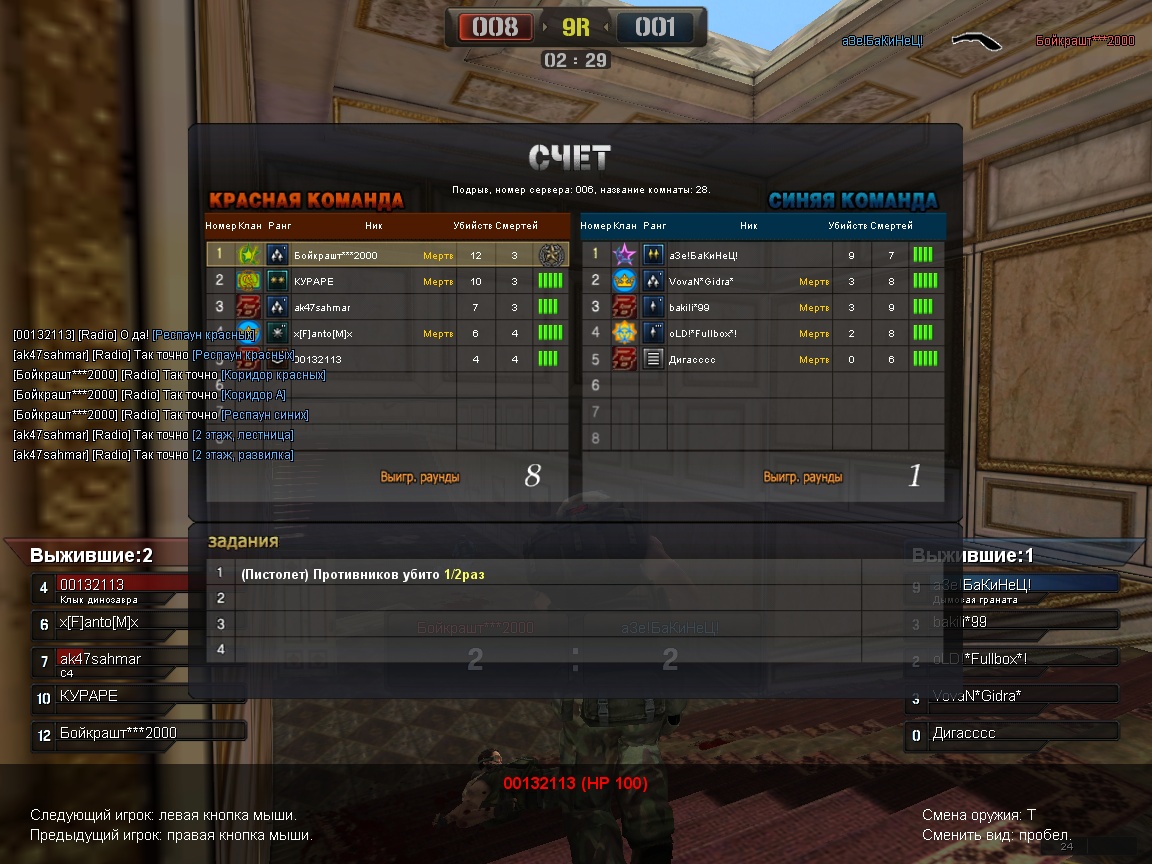This screenshot has width=1152, height=864.
Task: Click VovaN*Gidra*'s crown clan emblem
Action: [x=625, y=281]
